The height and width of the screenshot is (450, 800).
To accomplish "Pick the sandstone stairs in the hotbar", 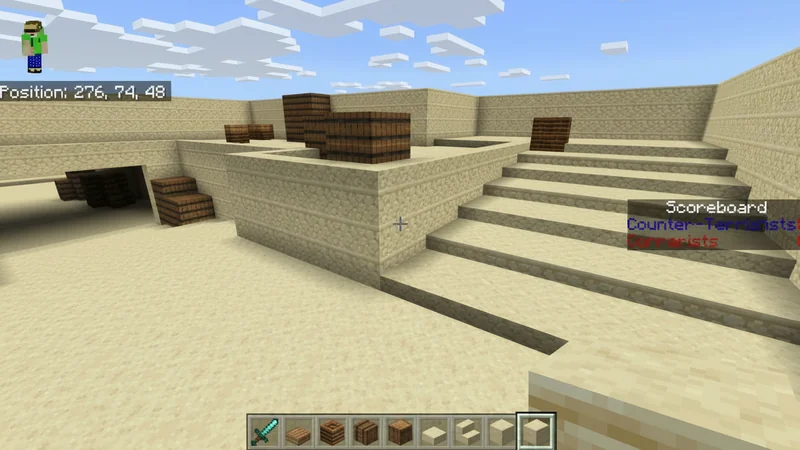I will pos(466,432).
